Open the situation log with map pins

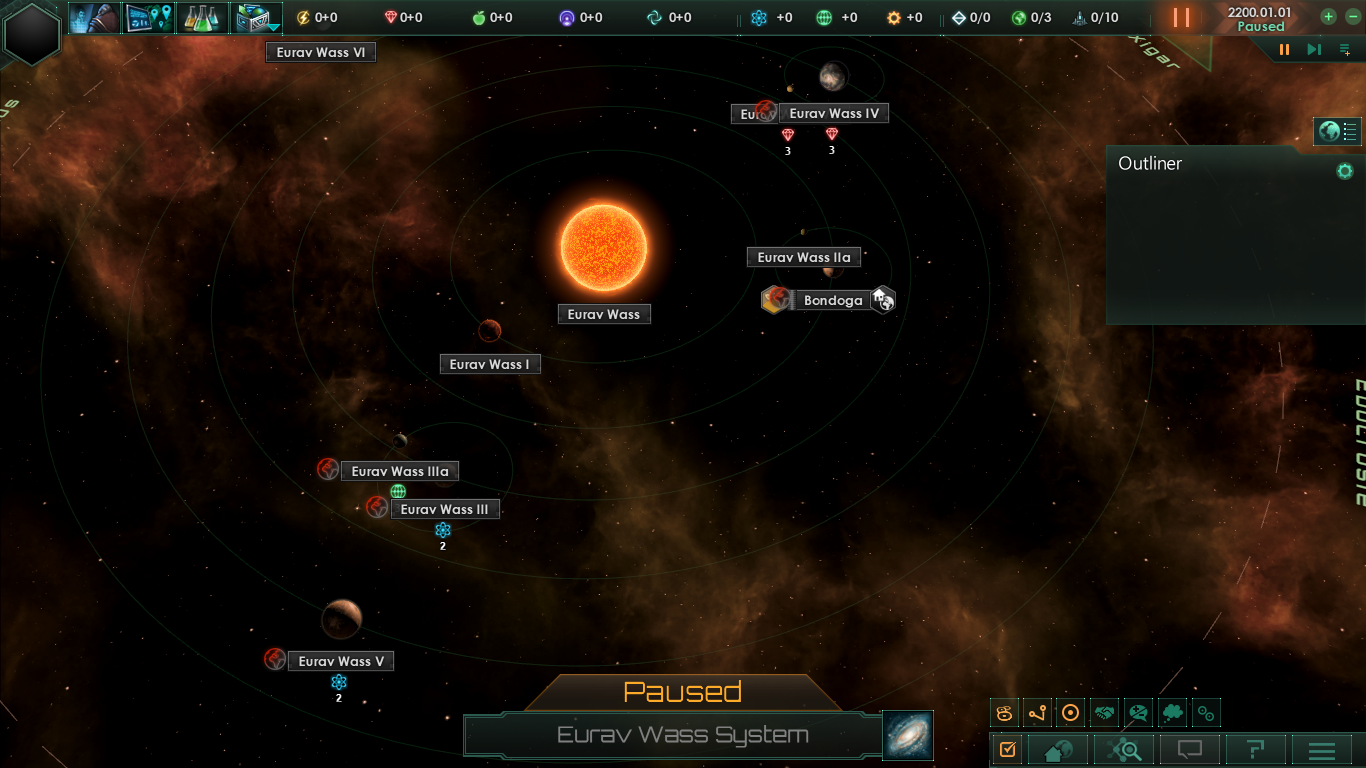pos(150,18)
